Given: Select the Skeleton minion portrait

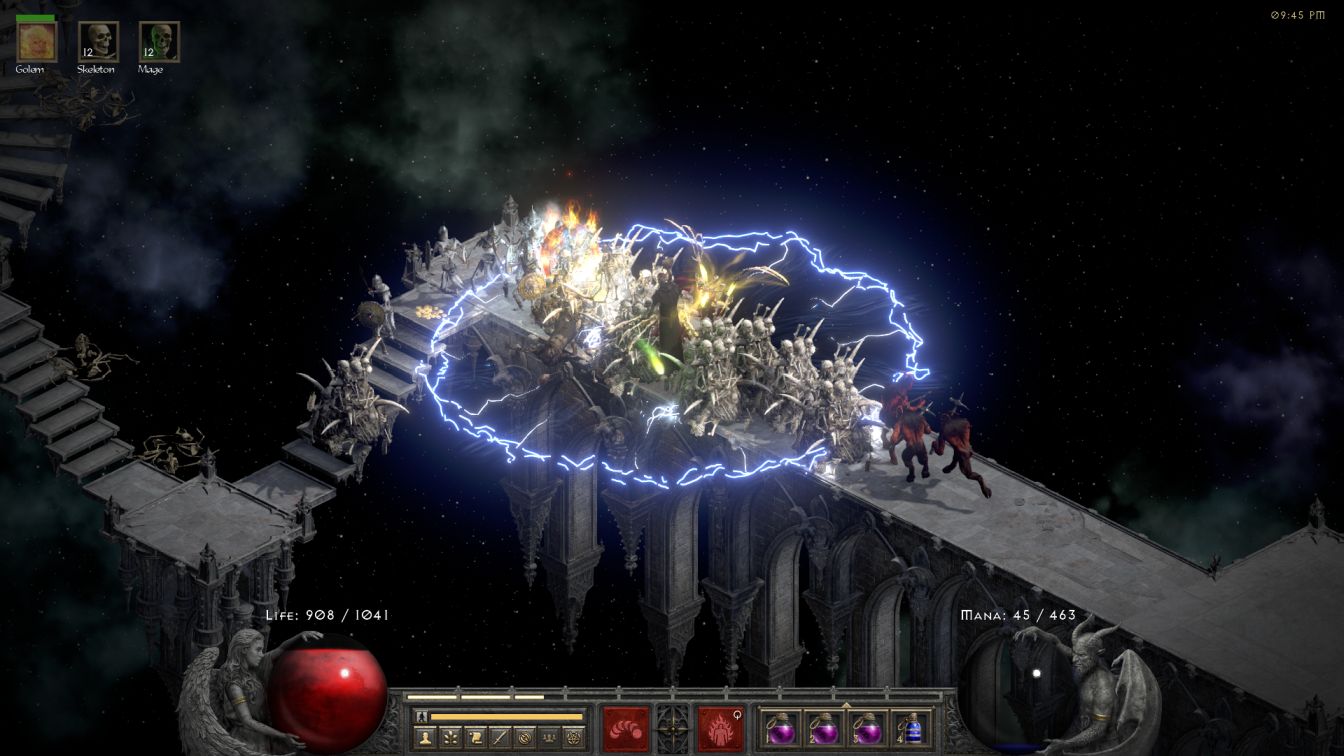Looking at the screenshot, I should coord(98,41).
